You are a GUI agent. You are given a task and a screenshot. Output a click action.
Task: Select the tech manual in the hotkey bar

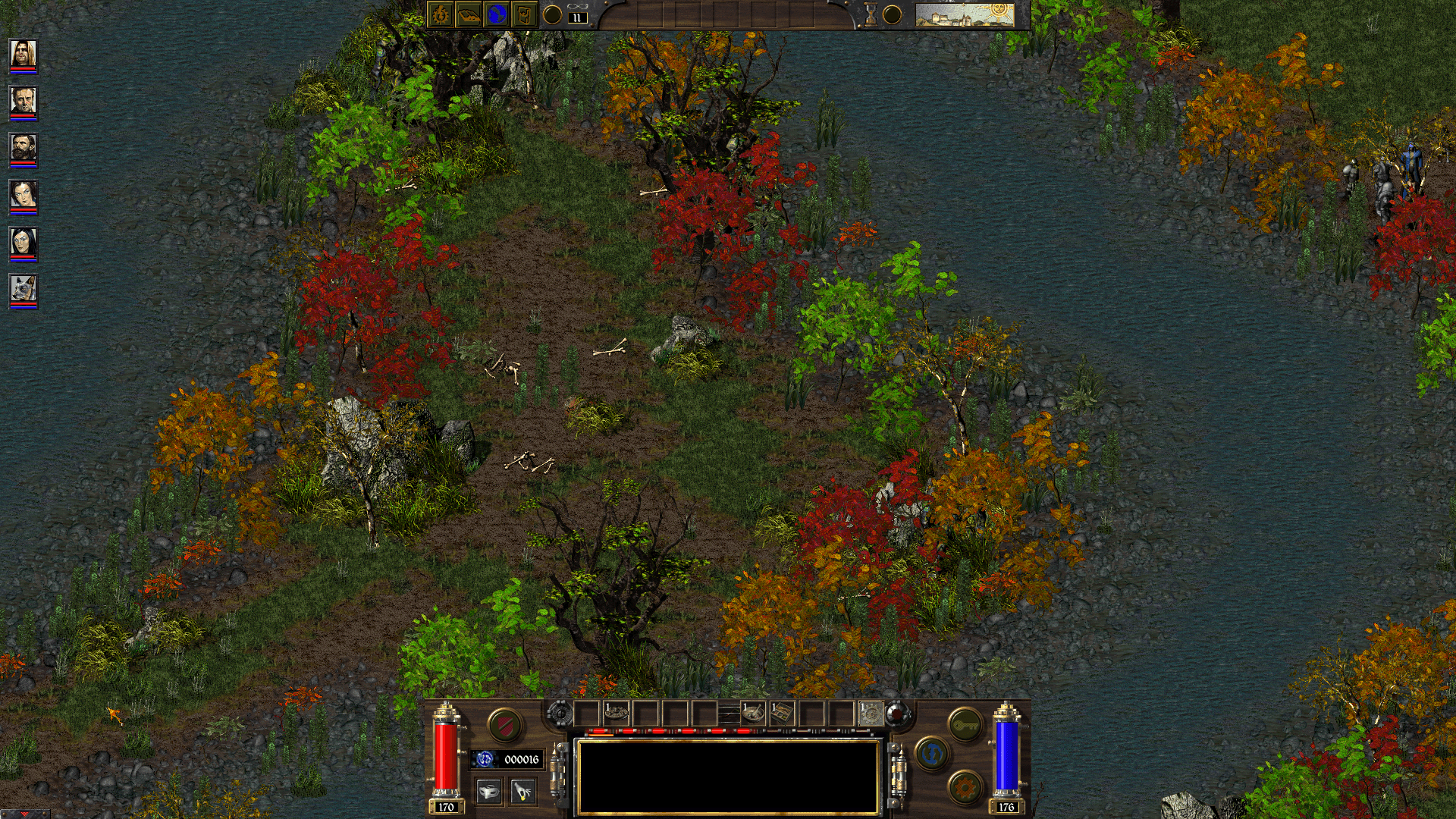pos(783,713)
